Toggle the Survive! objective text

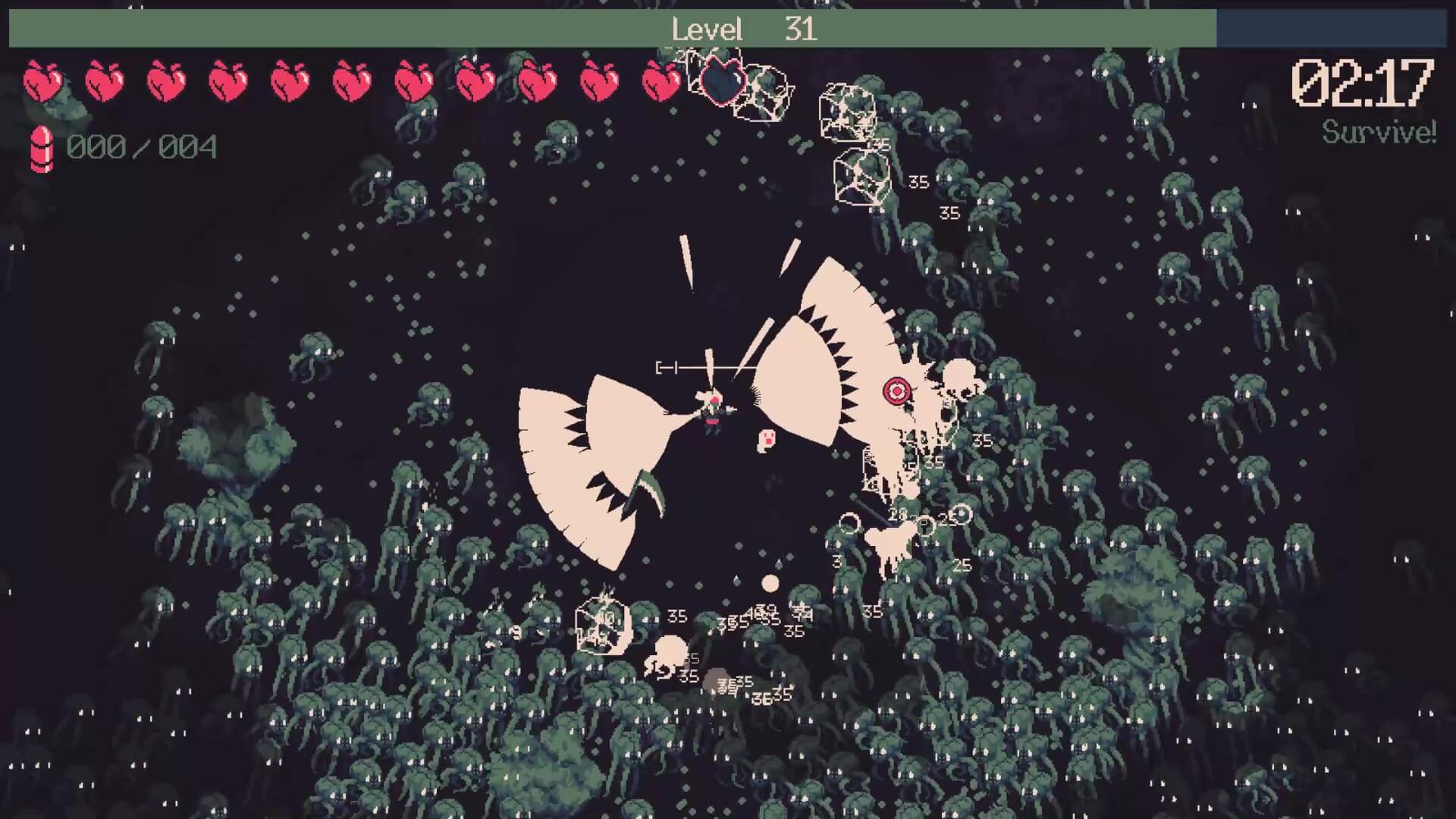(1377, 133)
